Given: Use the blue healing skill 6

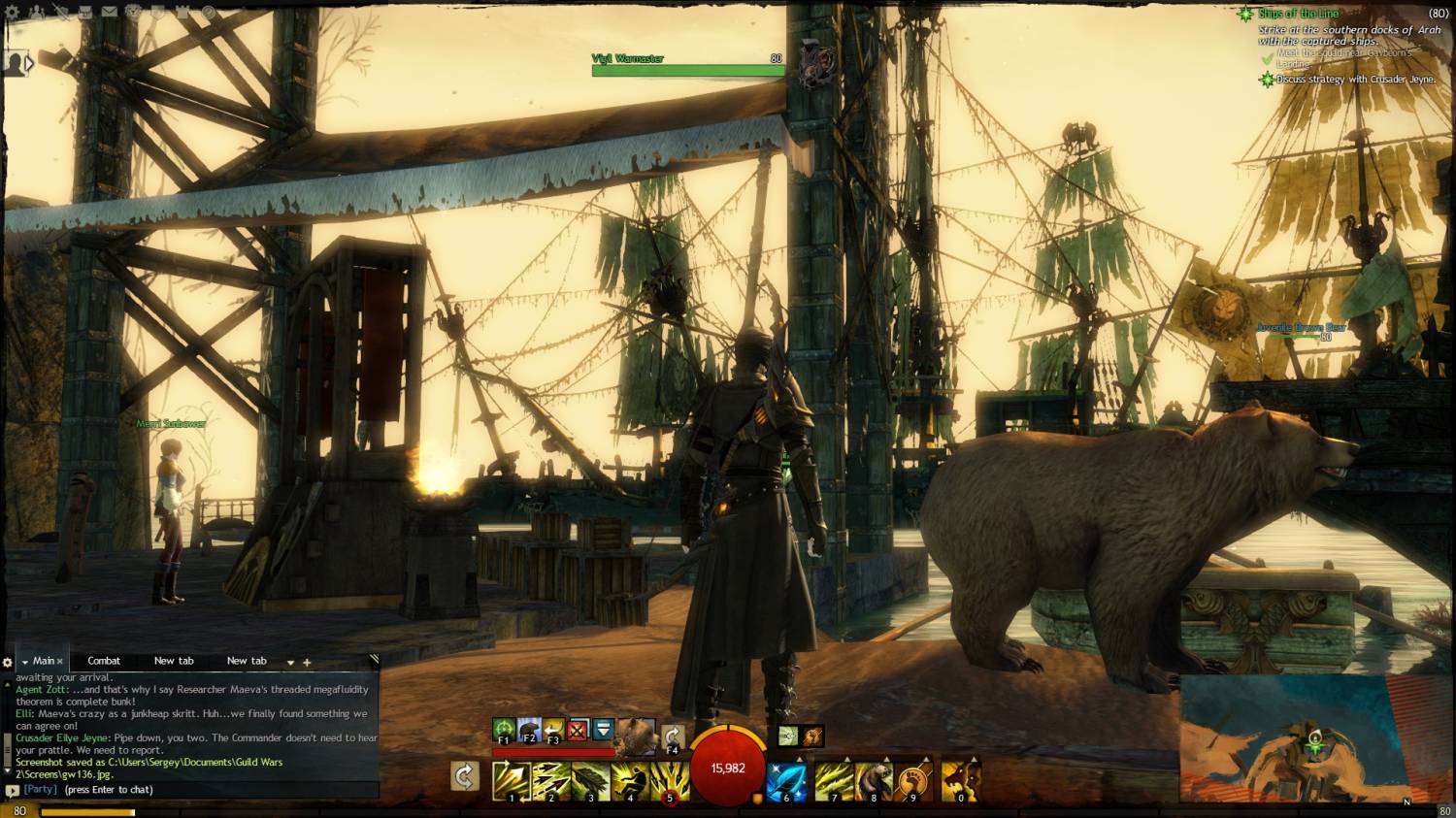Looking at the screenshot, I should pos(786,780).
